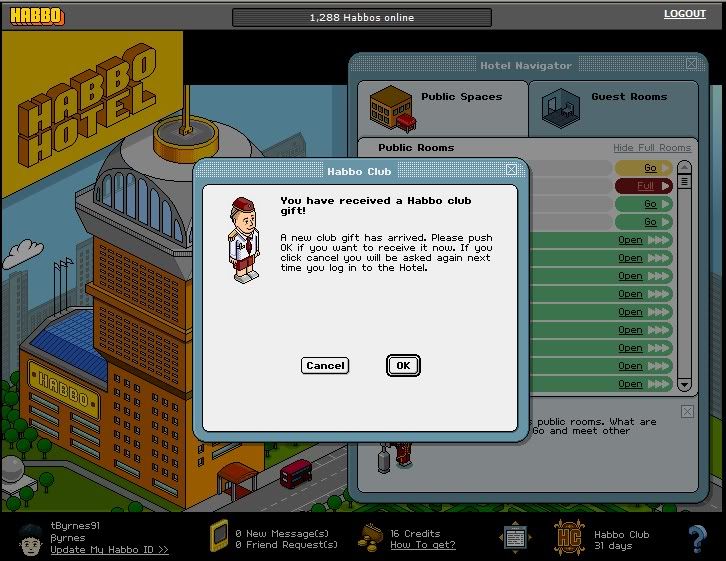Click the red Full room button
The width and height of the screenshot is (726, 561).
click(x=643, y=186)
